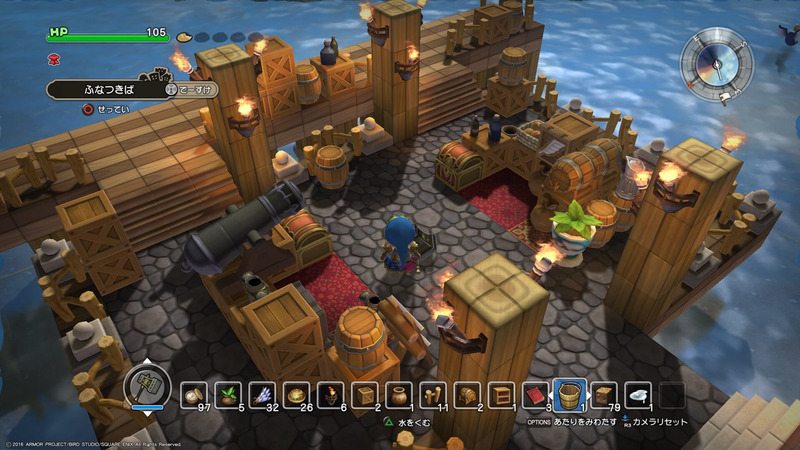Click the bread hunger meter icon

(x=184, y=37)
